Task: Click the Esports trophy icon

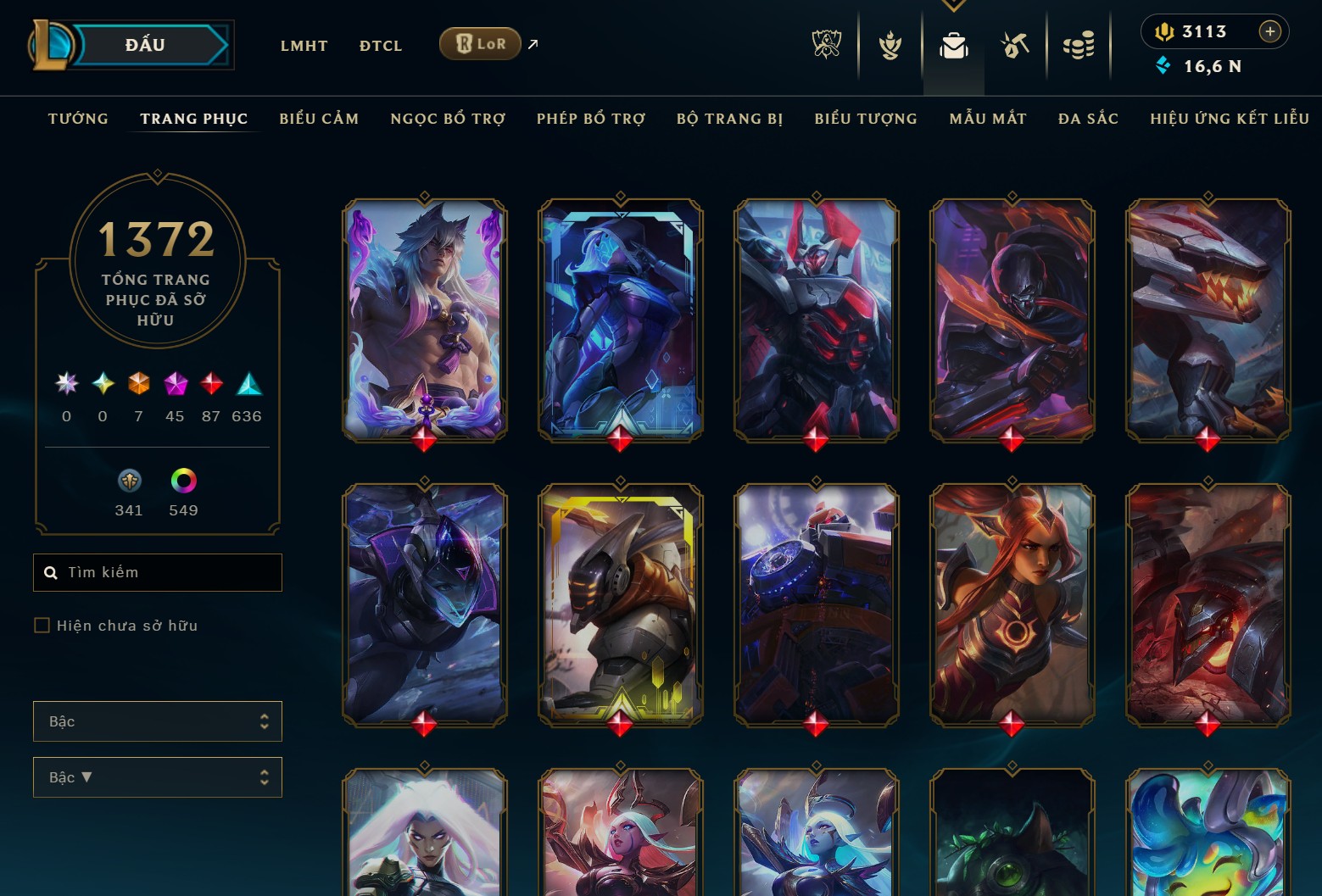Action: (827, 46)
